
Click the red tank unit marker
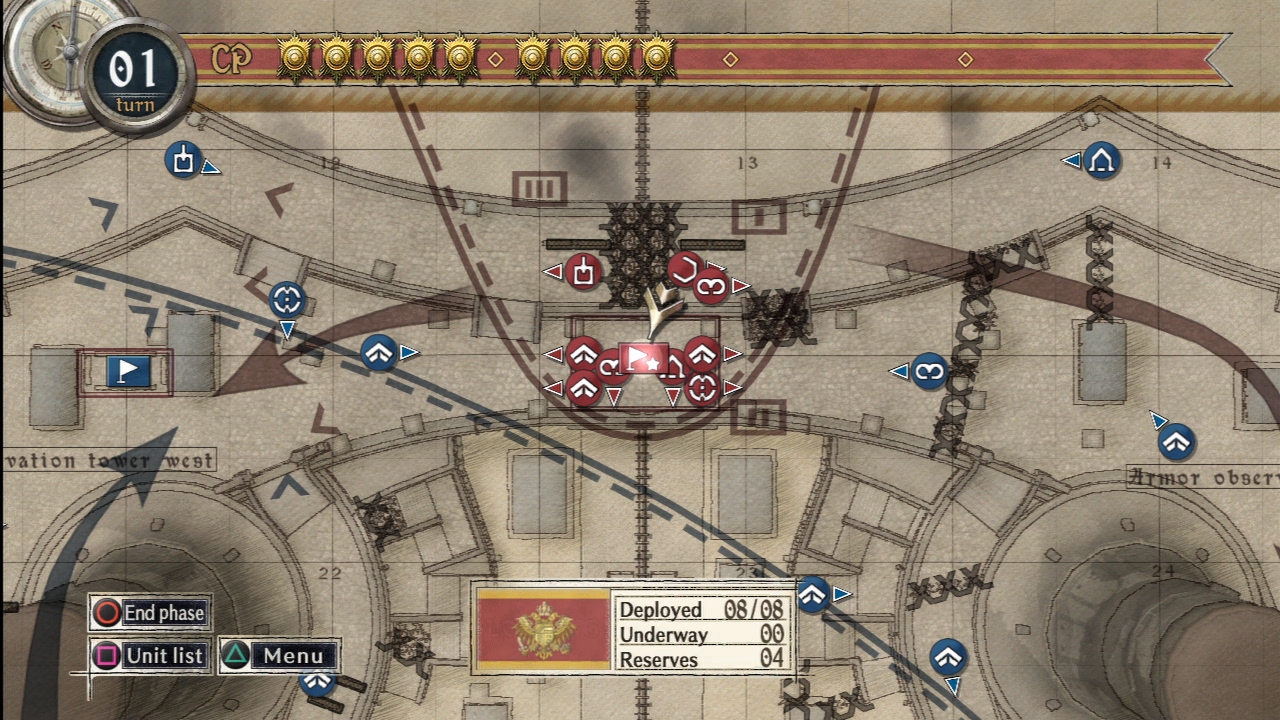[583, 271]
